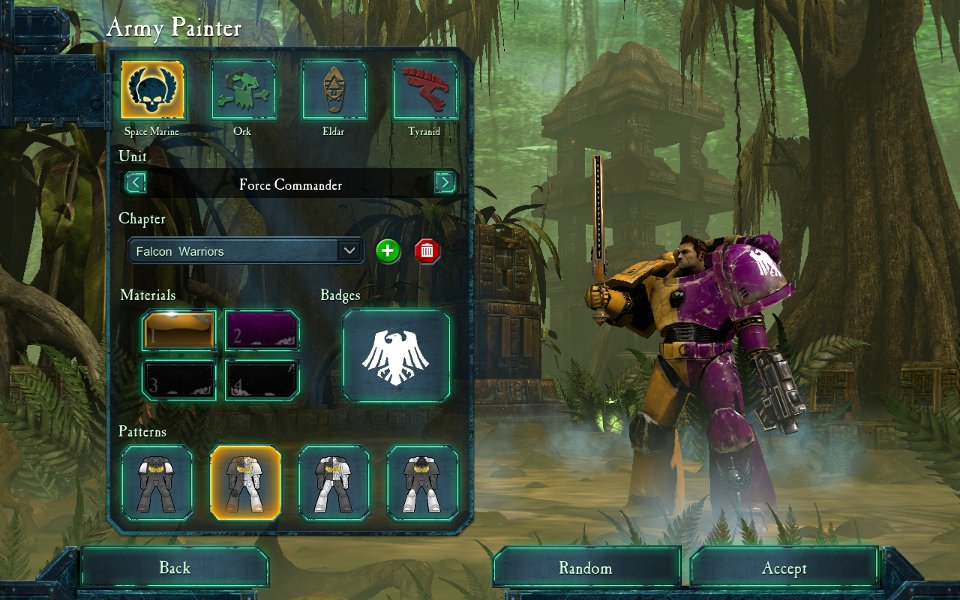Accept the army painter changes
Image resolution: width=960 pixels, height=600 pixels.
click(x=784, y=568)
